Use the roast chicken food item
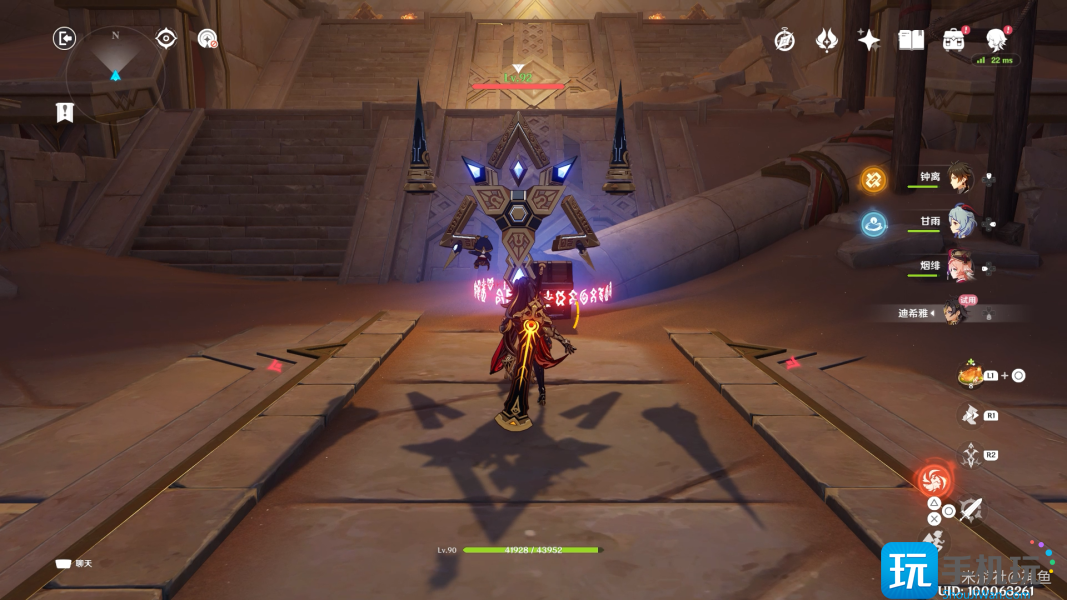Viewport: 1067px width, 600px height. pyautogui.click(x=970, y=375)
